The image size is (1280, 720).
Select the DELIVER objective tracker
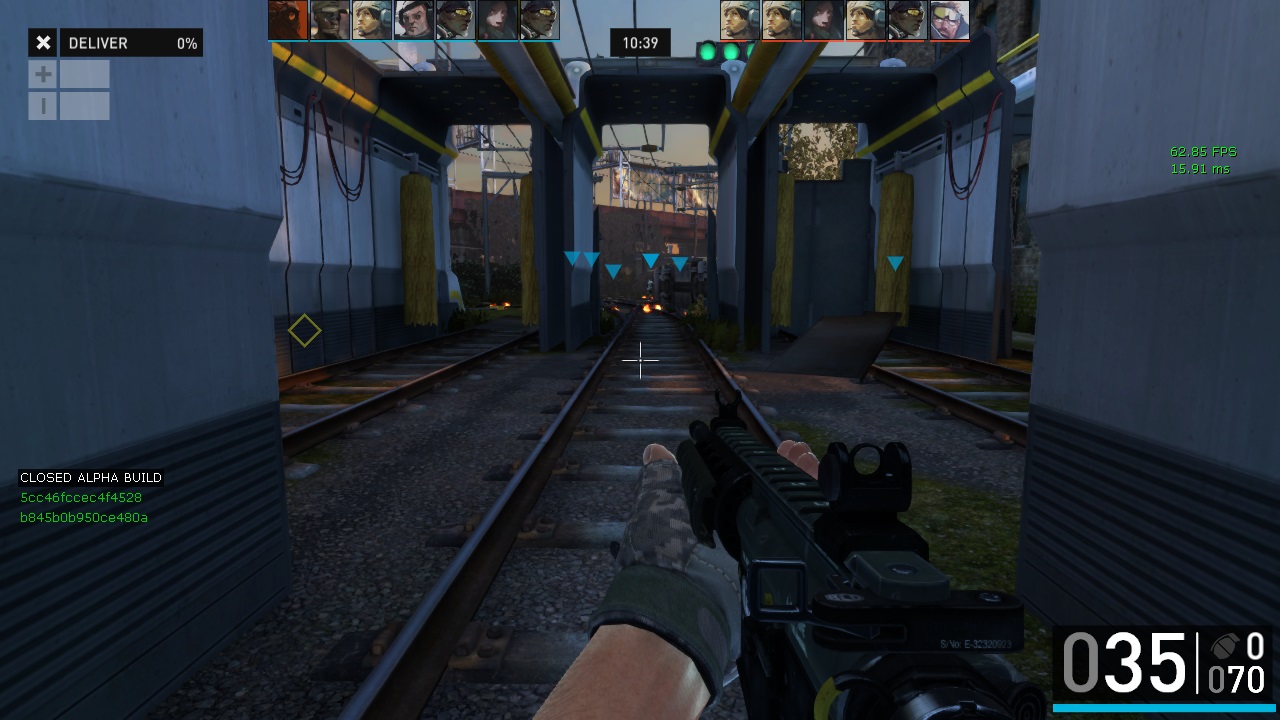click(131, 43)
